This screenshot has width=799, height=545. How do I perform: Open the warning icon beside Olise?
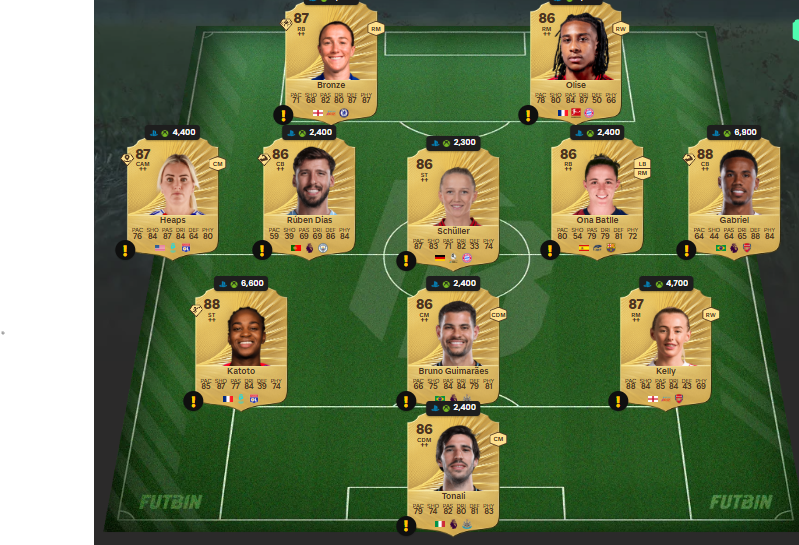[528, 115]
